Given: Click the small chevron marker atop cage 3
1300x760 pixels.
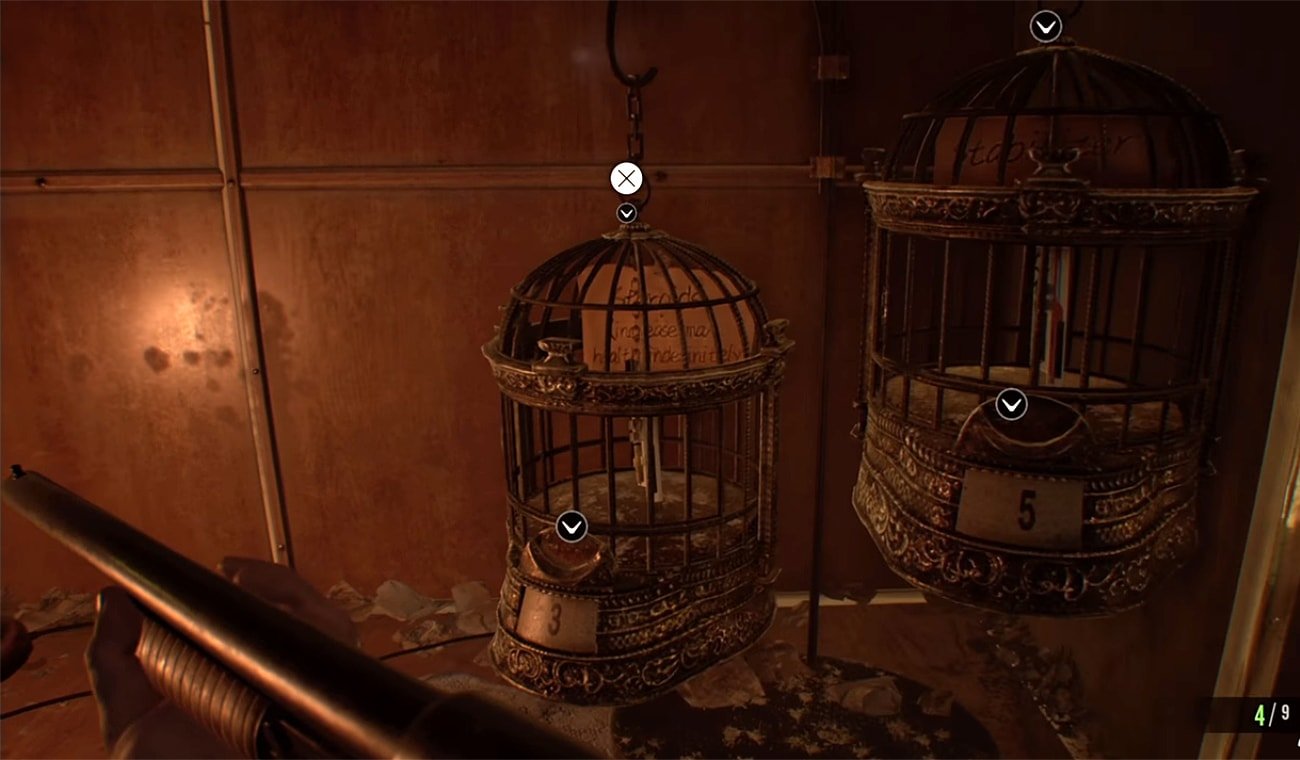Looking at the screenshot, I should coord(626,213).
